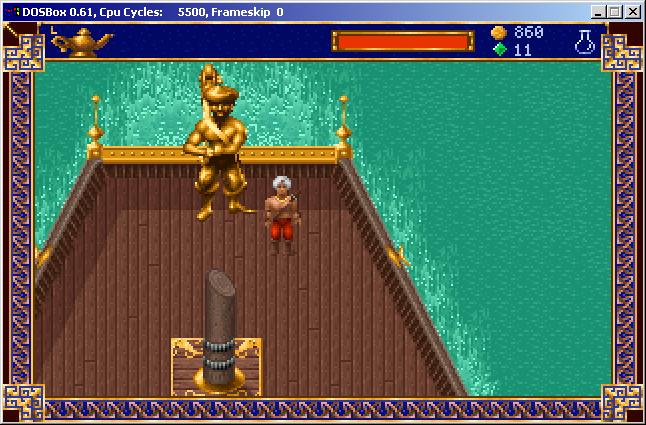Click the golden genie lamp icon
The image size is (646, 425).
coord(82,41)
